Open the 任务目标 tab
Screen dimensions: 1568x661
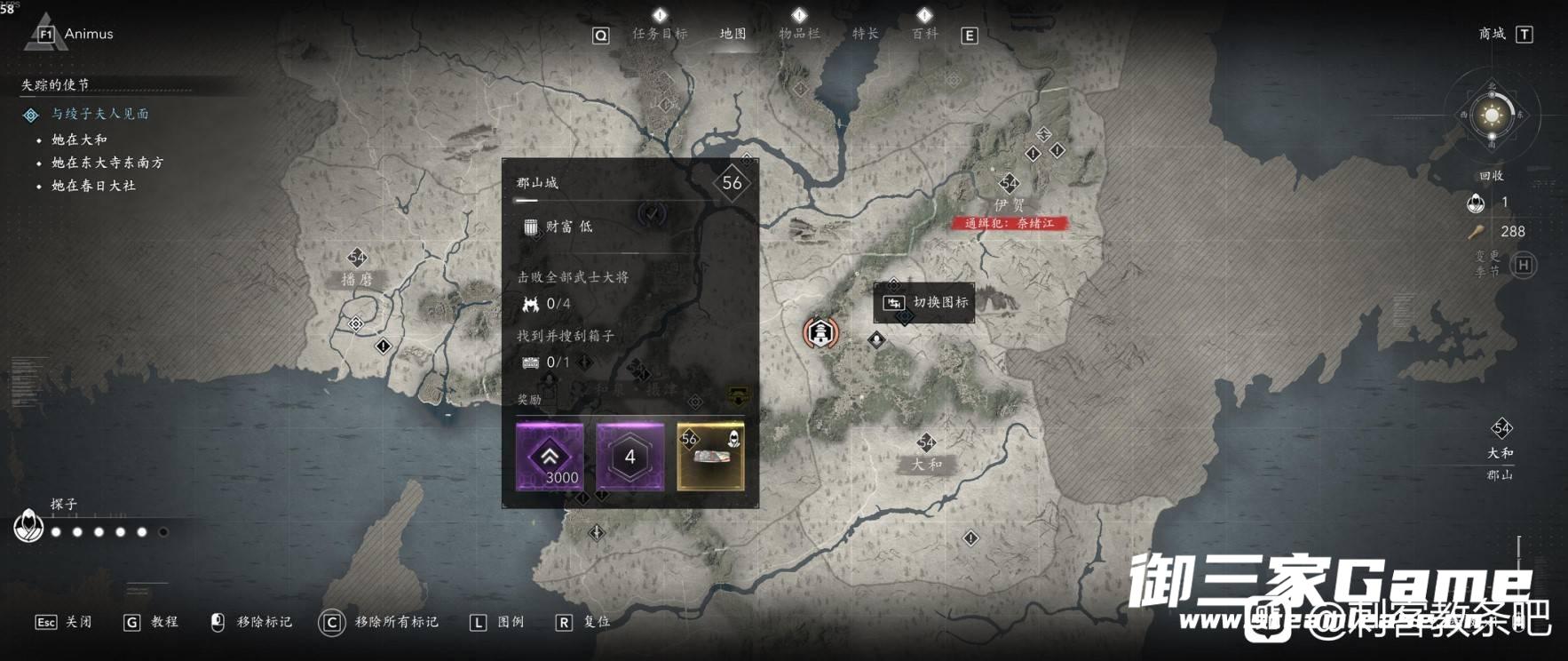[x=660, y=34]
